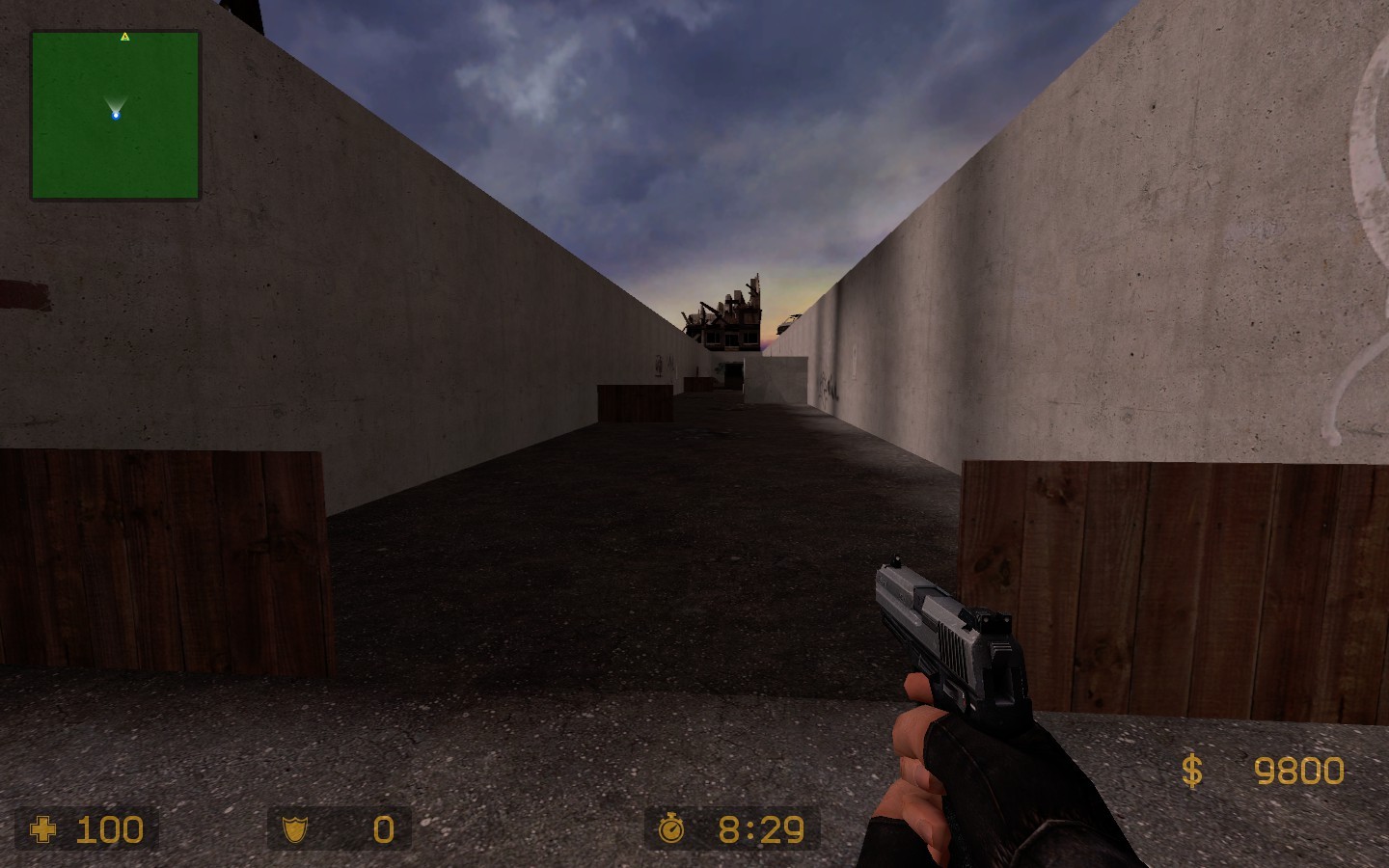Click the green radar map background

pyautogui.click(x=68, y=154)
